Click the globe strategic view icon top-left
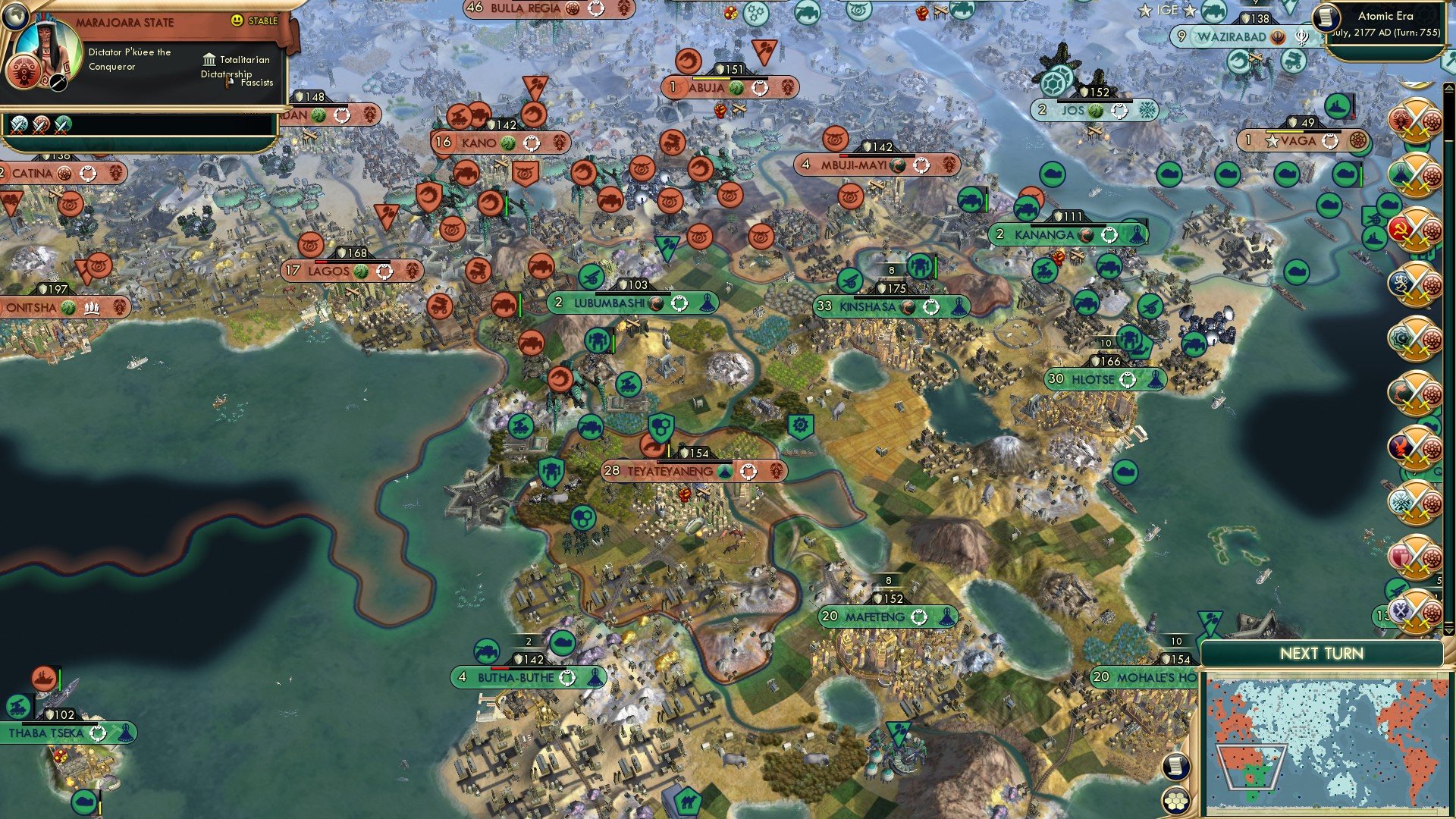Image resolution: width=1456 pixels, height=819 pixels. pyautogui.click(x=16, y=17)
